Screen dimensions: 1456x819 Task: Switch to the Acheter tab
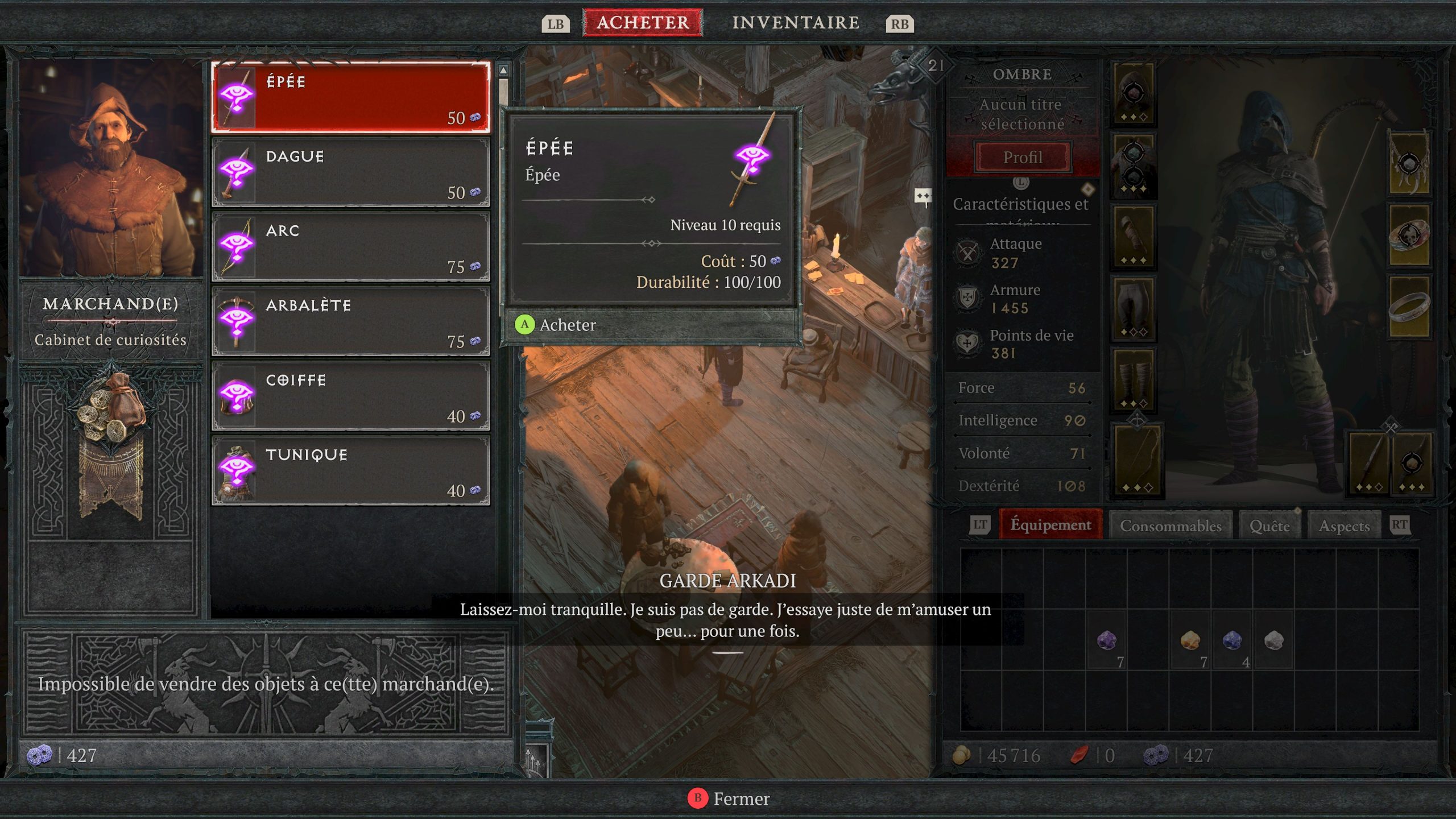pos(643,23)
